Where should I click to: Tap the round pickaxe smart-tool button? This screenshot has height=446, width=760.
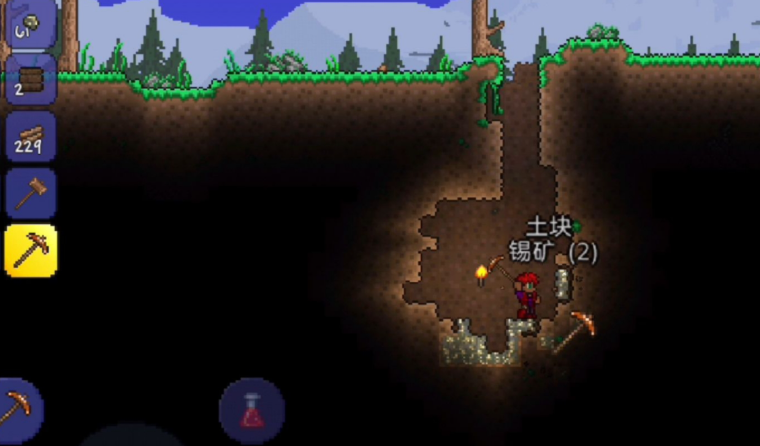18,408
